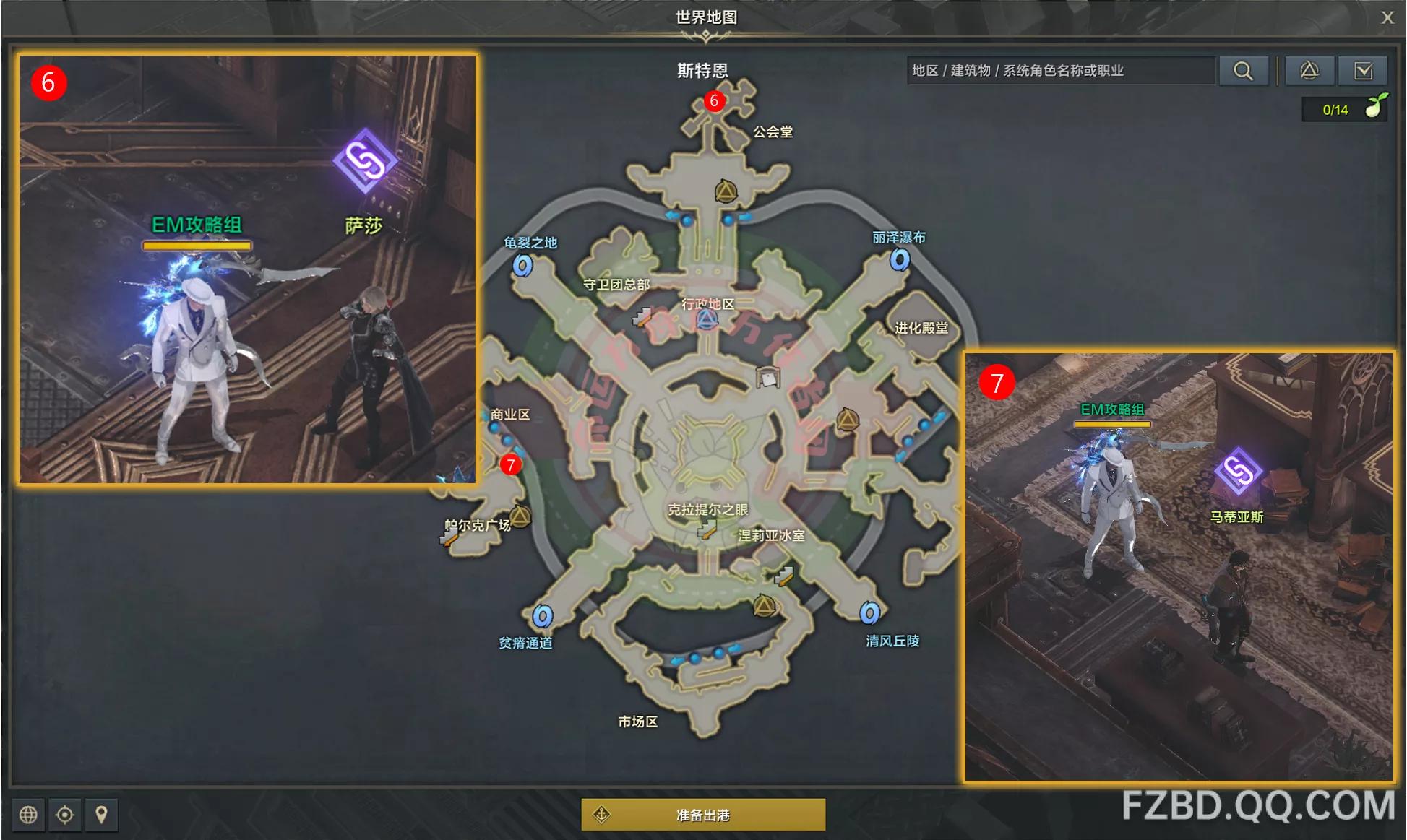Click the magnifying glass search button
The height and width of the screenshot is (840, 1407).
point(1243,71)
